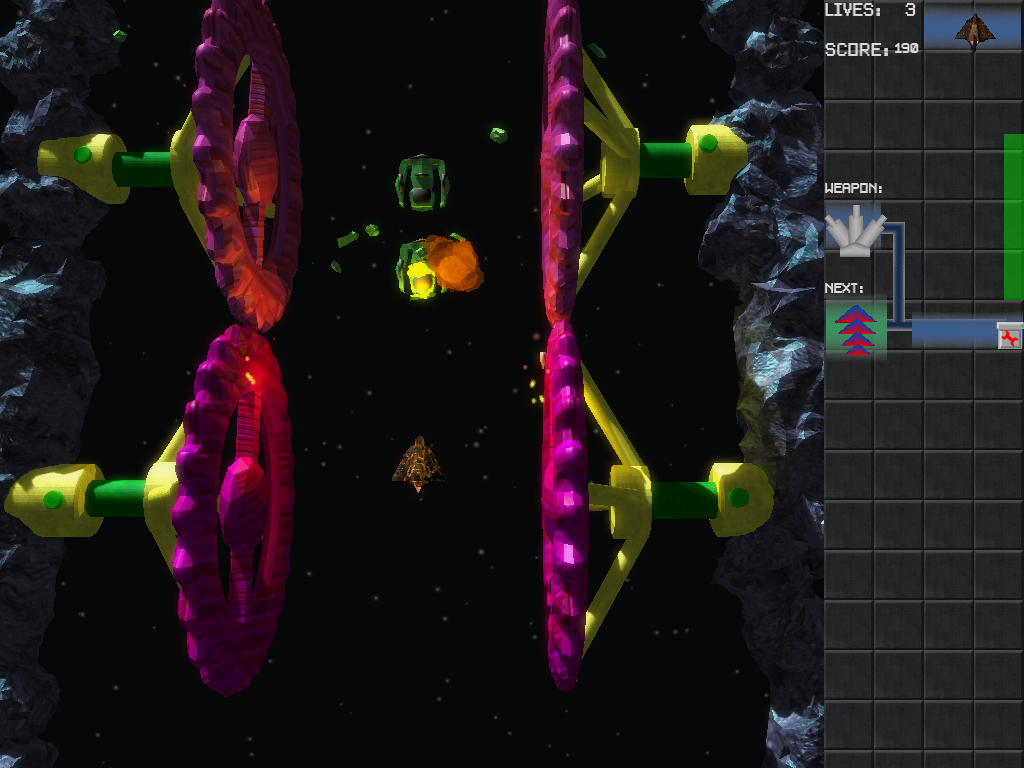Click the player ship lives icon

974,31
